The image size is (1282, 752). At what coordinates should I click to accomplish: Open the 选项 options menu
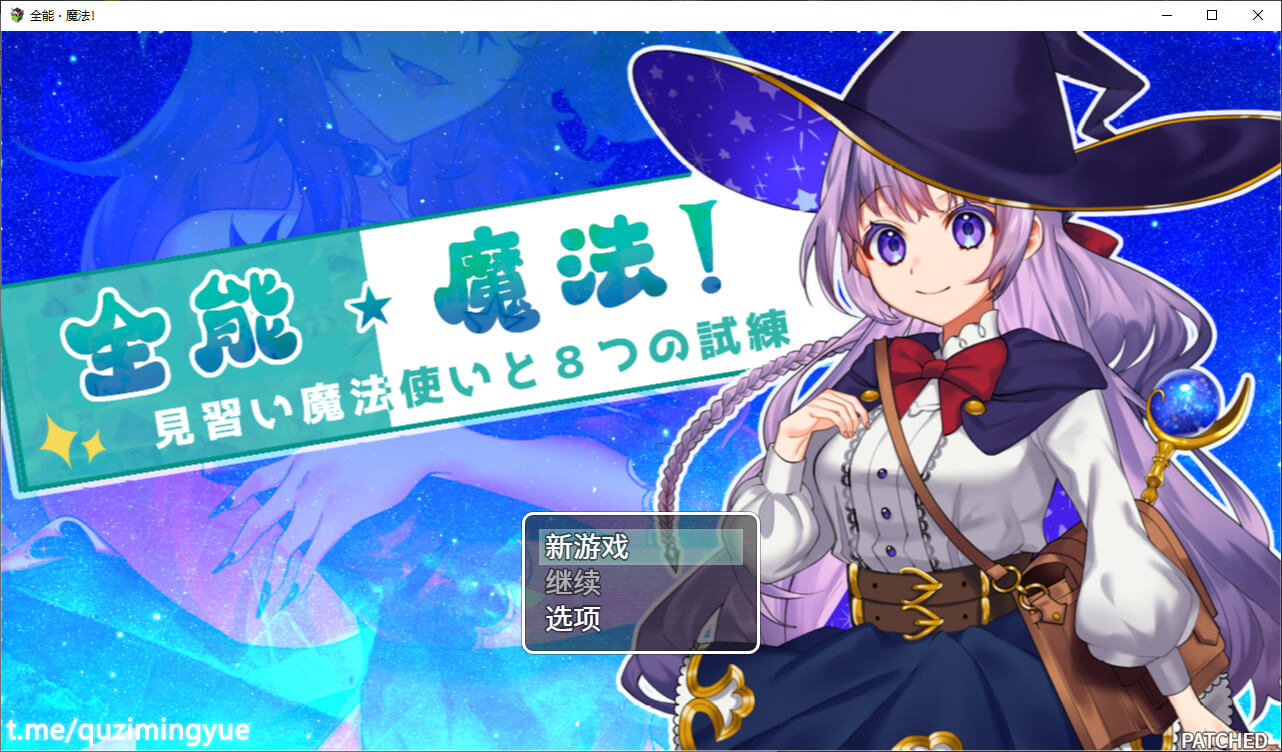tap(640, 619)
